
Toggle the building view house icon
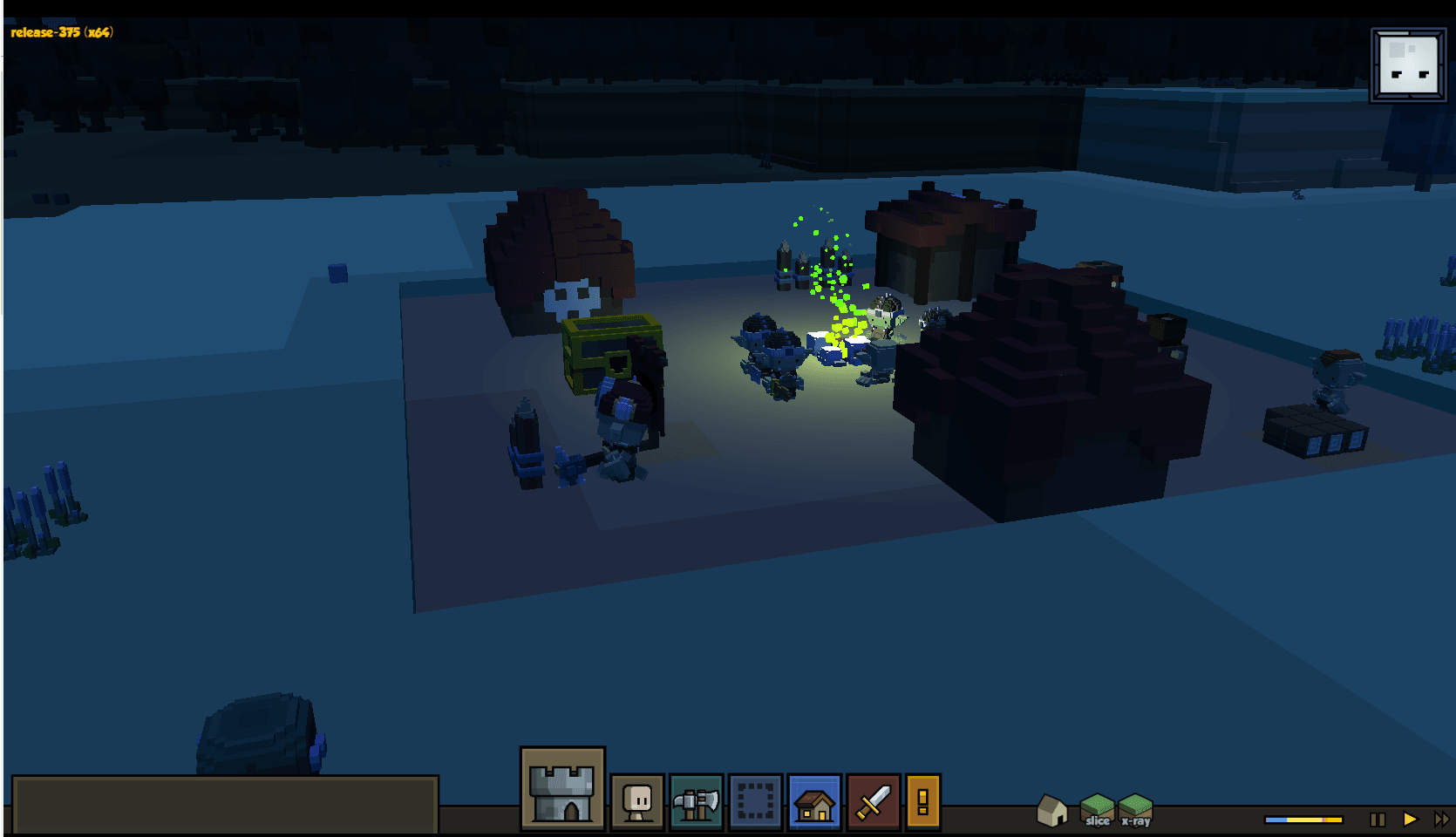[1052, 810]
